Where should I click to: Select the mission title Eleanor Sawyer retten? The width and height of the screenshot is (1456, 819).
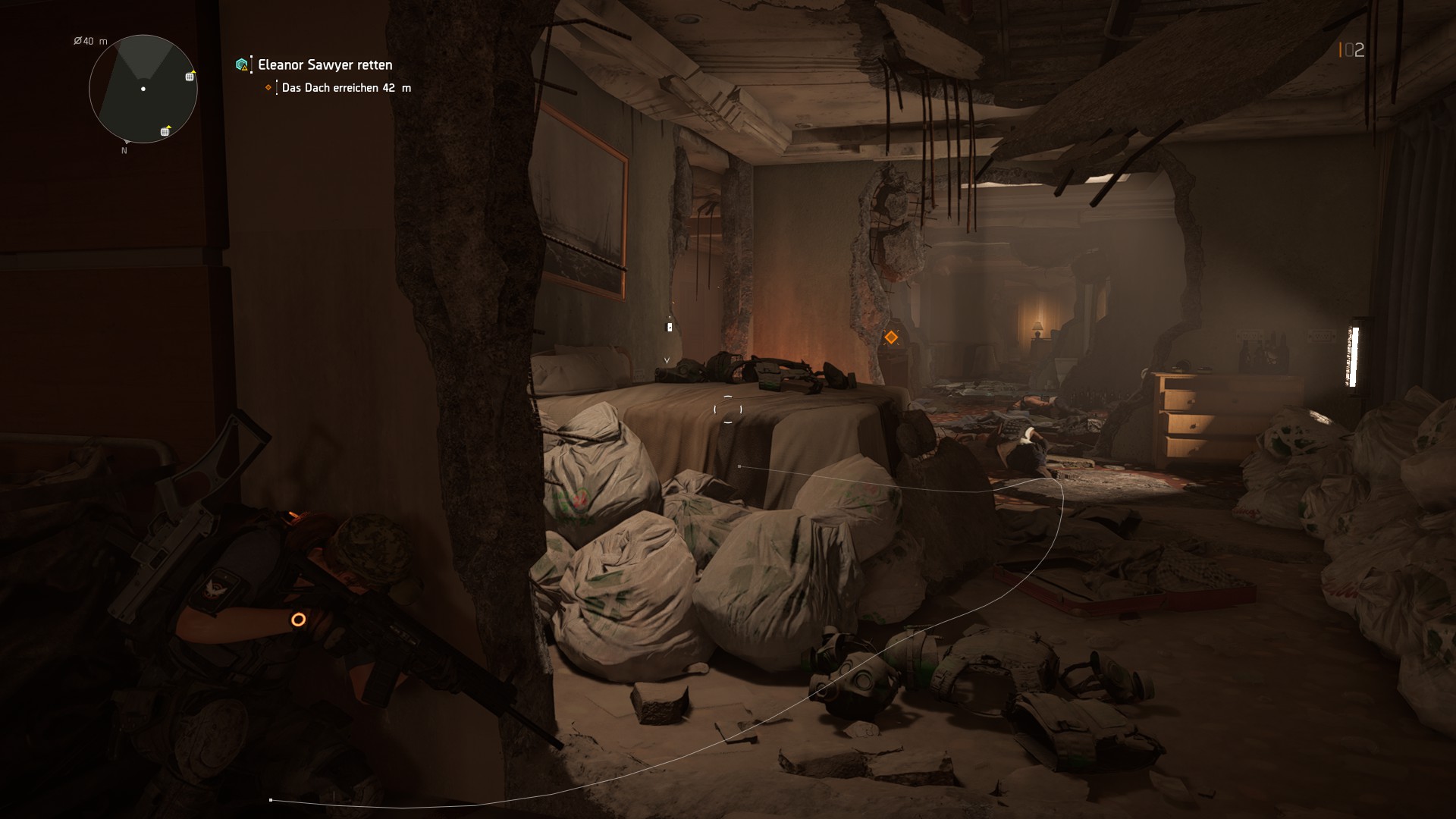pyautogui.click(x=325, y=65)
